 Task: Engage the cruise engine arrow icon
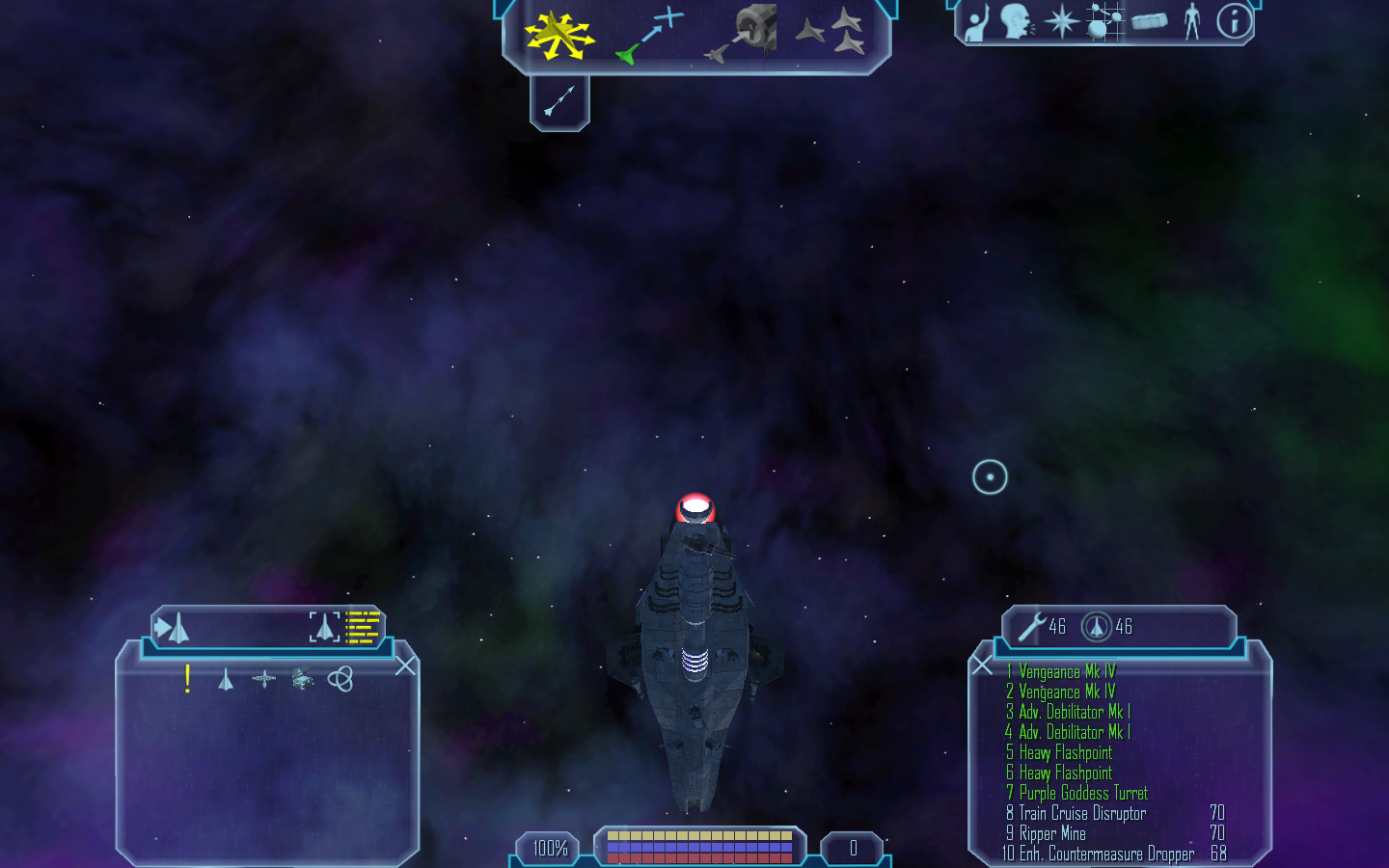tap(559, 101)
